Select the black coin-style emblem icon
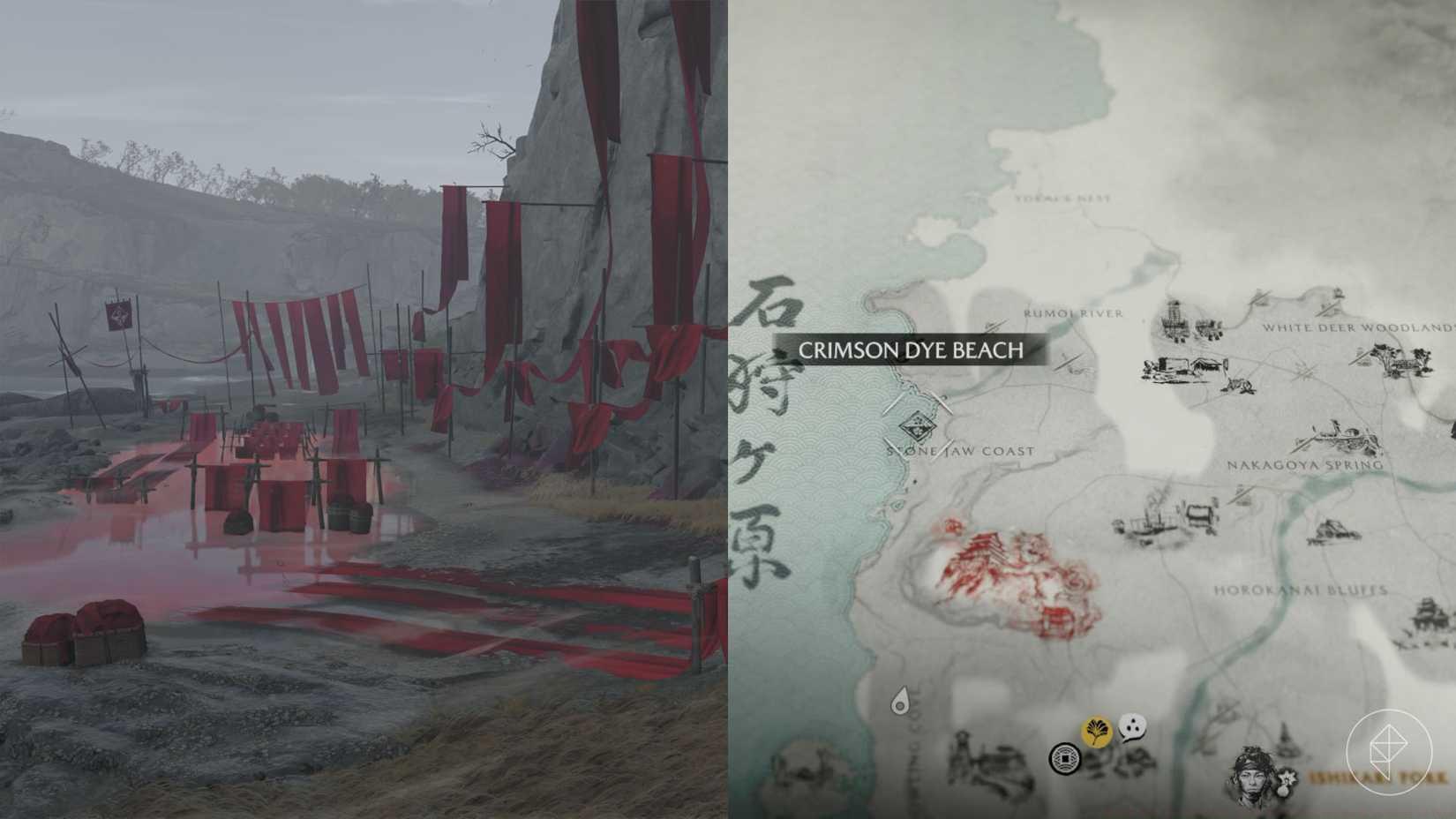The width and height of the screenshot is (1456, 819). click(1066, 759)
